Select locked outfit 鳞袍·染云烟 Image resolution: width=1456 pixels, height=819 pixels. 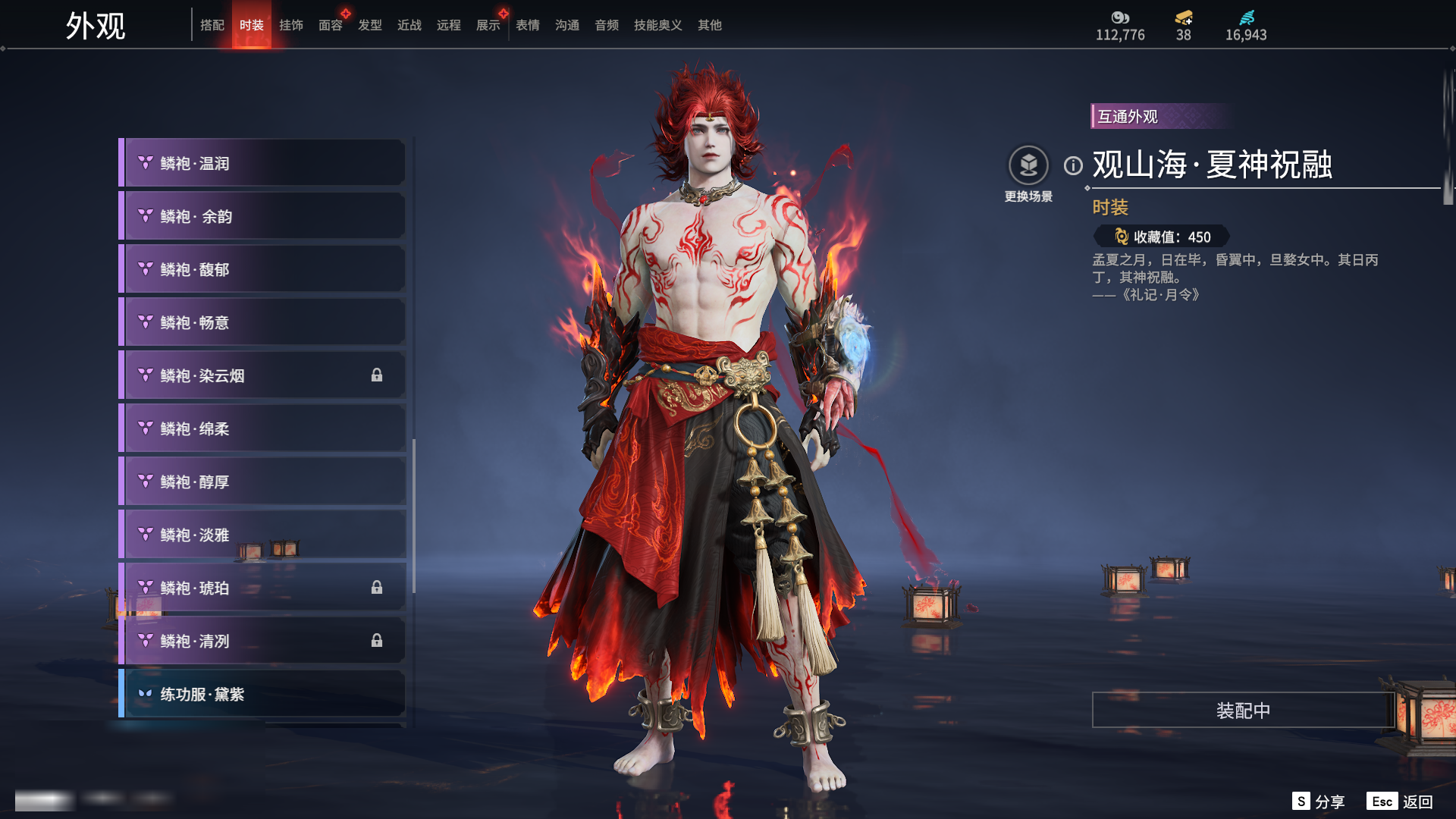262,375
